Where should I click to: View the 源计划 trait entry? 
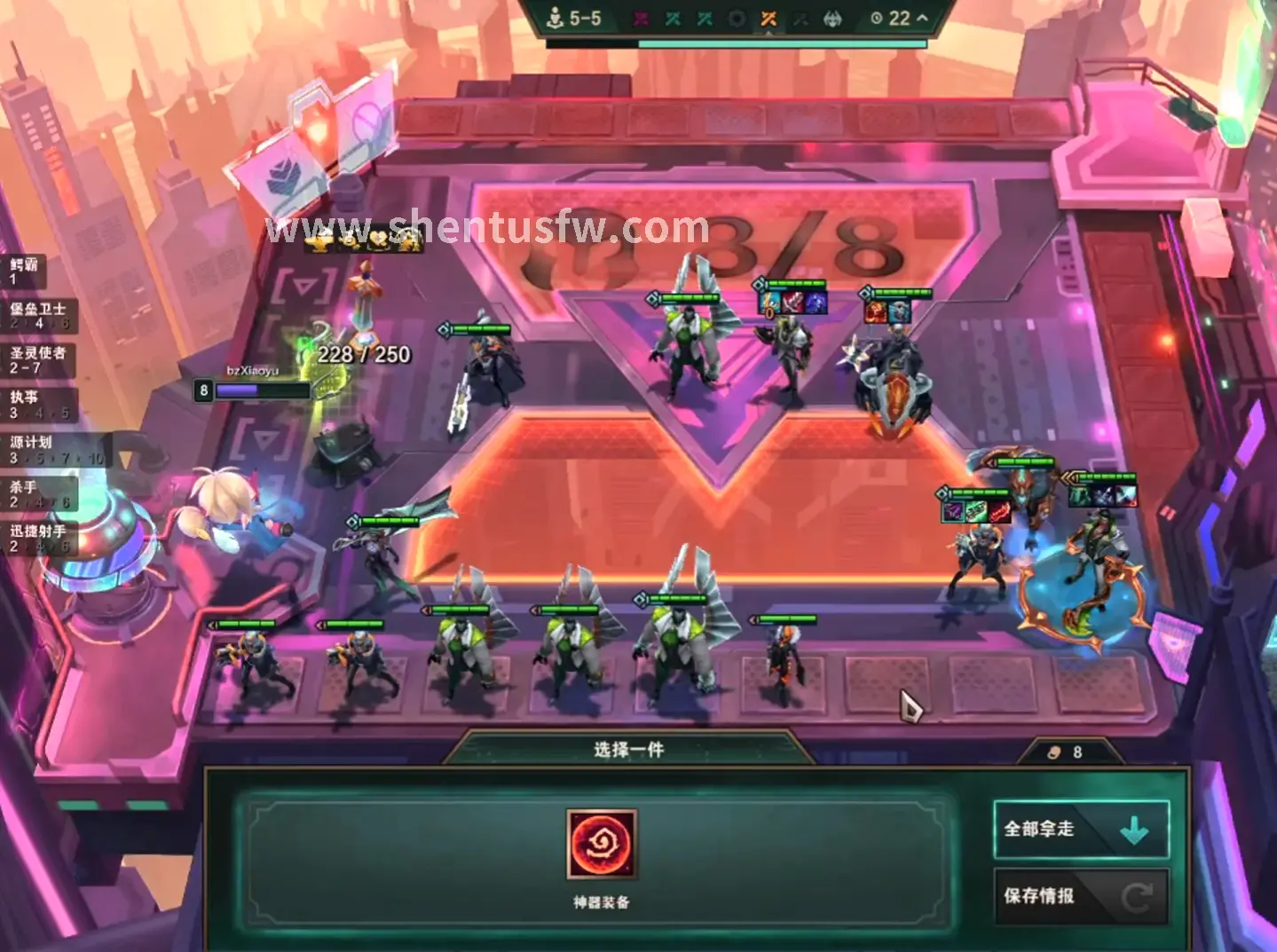pyautogui.click(x=53, y=449)
